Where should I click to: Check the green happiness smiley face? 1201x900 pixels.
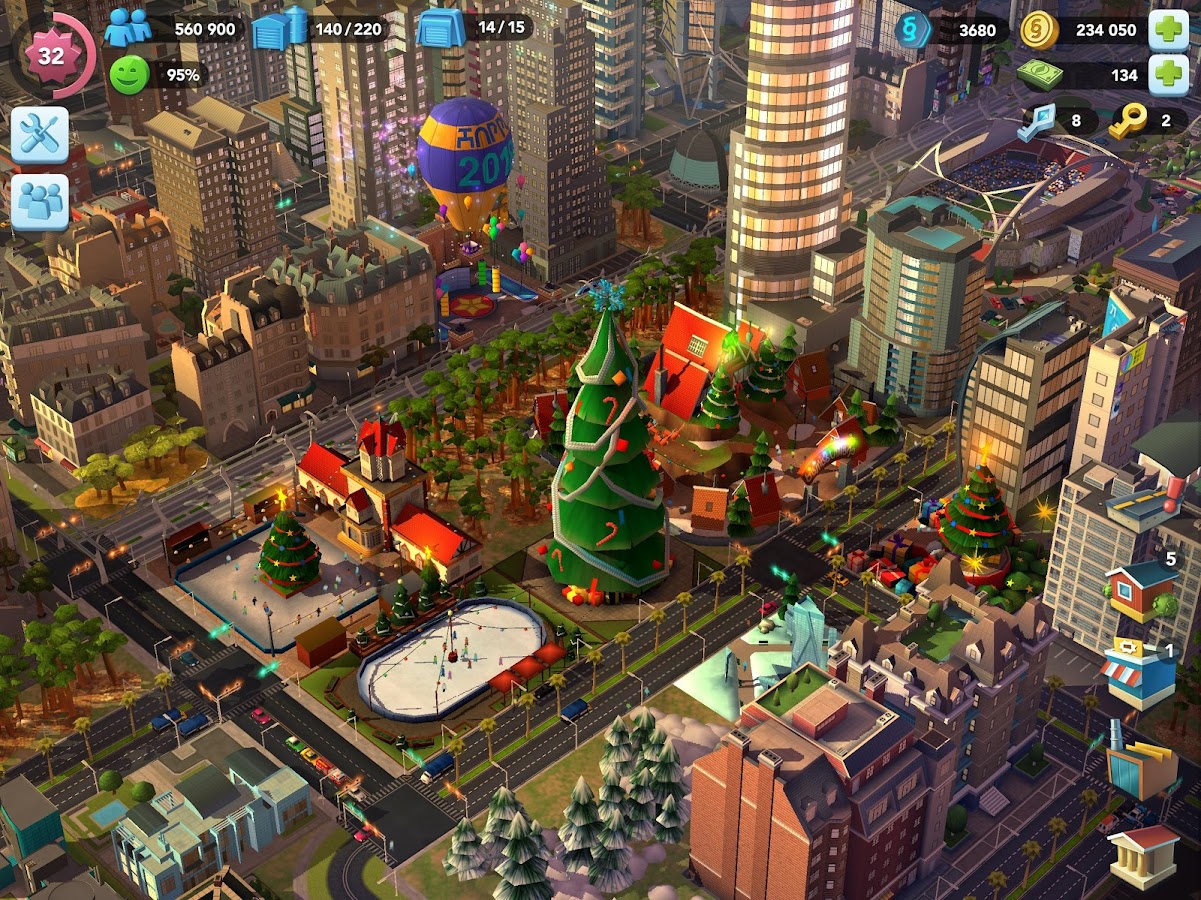pyautogui.click(x=128, y=75)
